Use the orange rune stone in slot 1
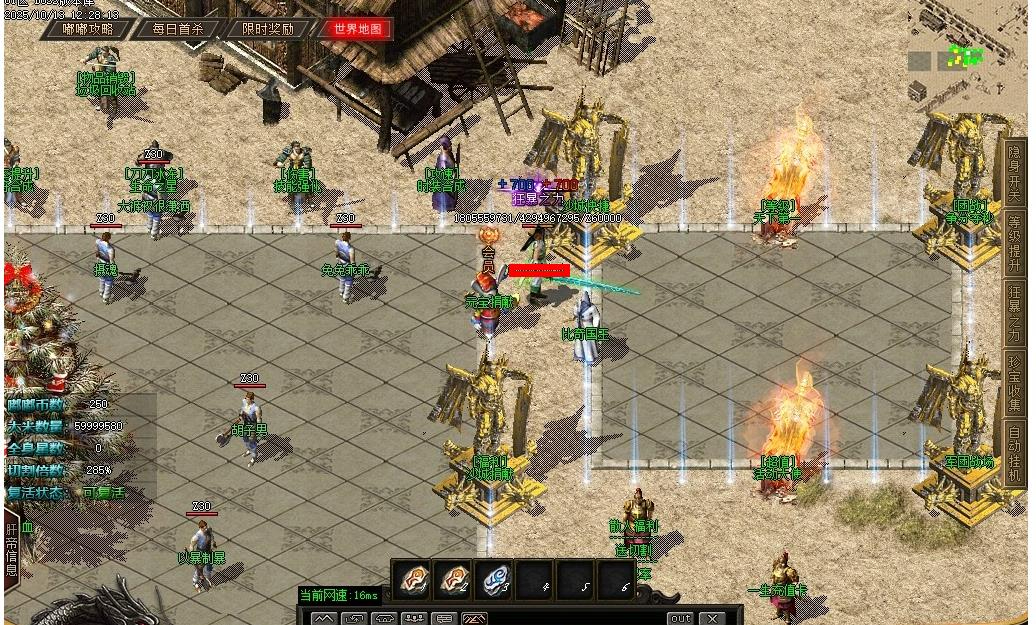Viewport: 1036px width, 625px height. coord(412,579)
